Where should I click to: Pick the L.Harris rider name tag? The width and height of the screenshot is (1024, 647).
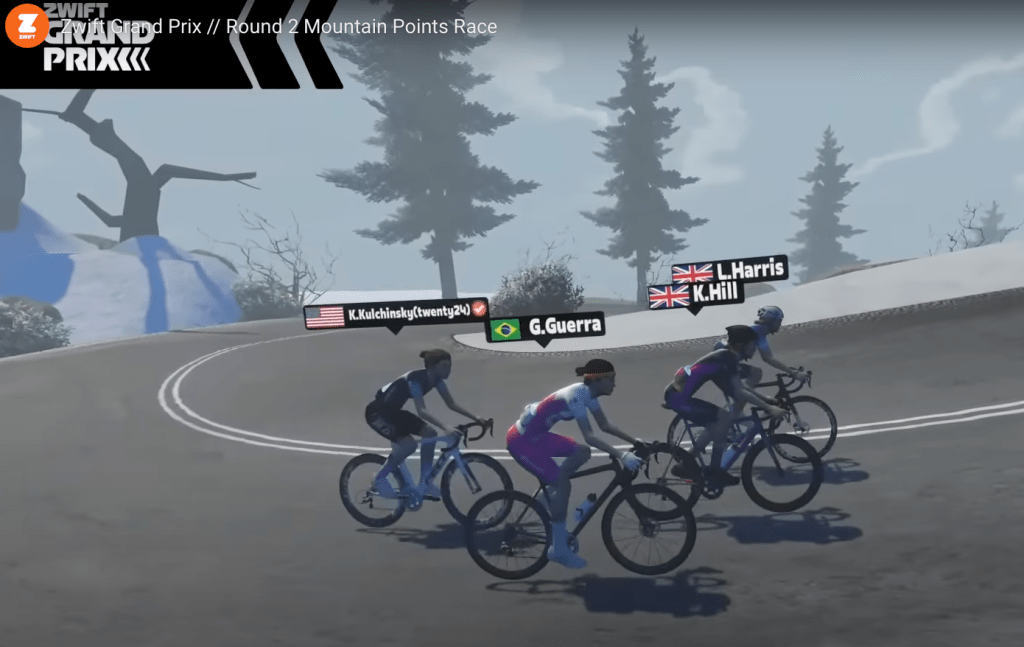[x=729, y=270]
